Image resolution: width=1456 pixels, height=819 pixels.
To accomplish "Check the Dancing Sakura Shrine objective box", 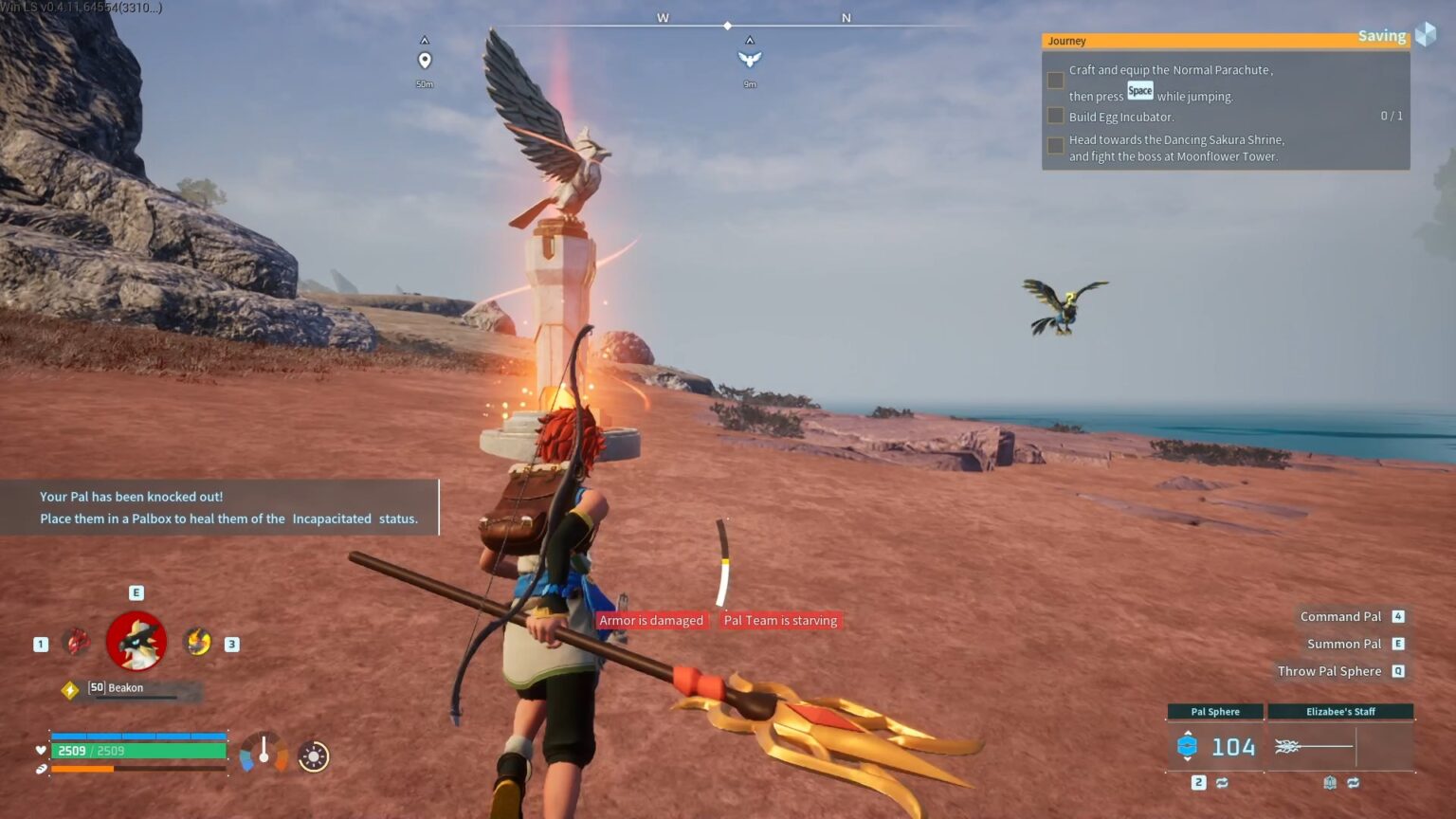I will click(x=1055, y=146).
